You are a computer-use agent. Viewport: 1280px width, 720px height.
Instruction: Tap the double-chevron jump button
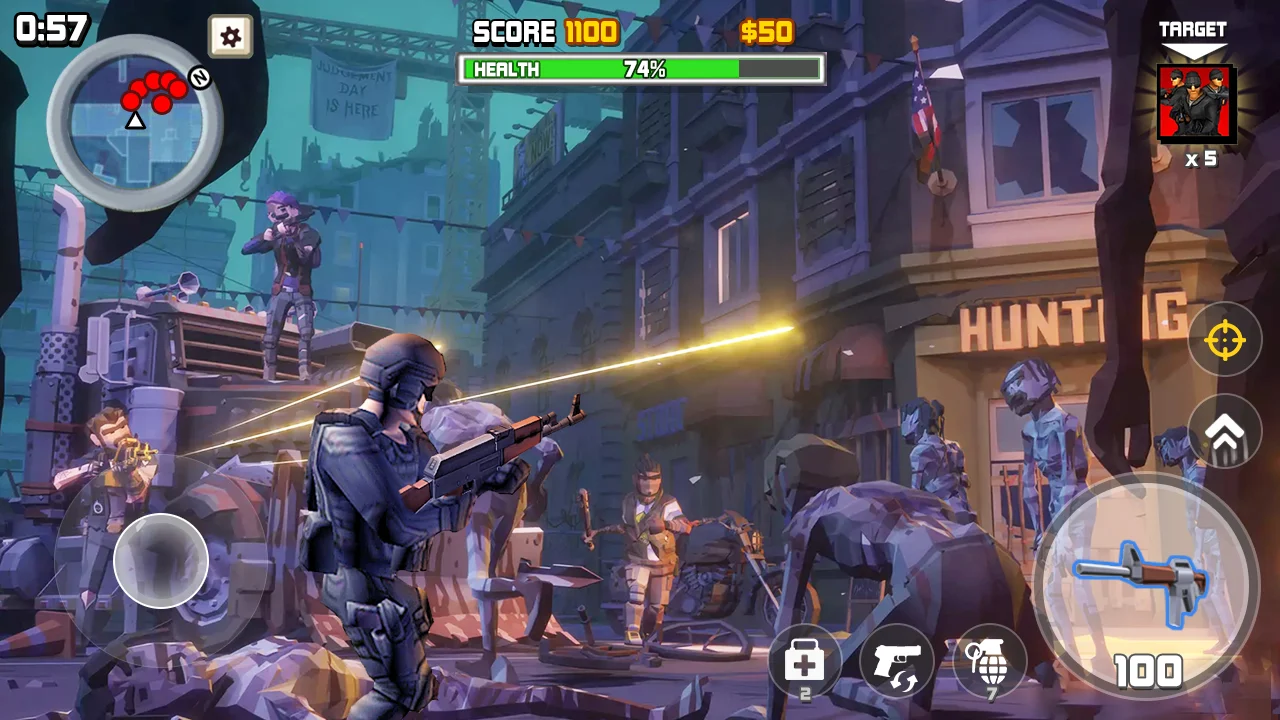pyautogui.click(x=1224, y=431)
